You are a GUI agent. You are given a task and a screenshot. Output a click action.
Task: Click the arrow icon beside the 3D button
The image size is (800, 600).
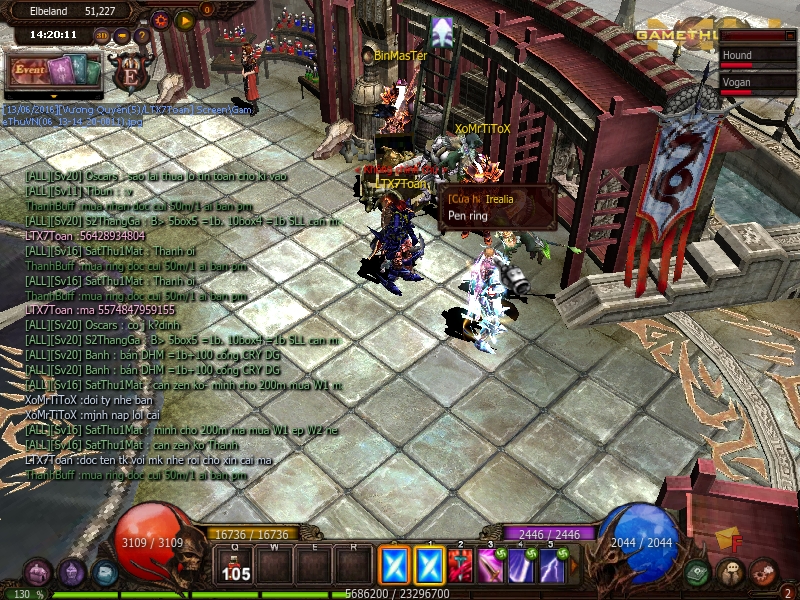coord(122,36)
